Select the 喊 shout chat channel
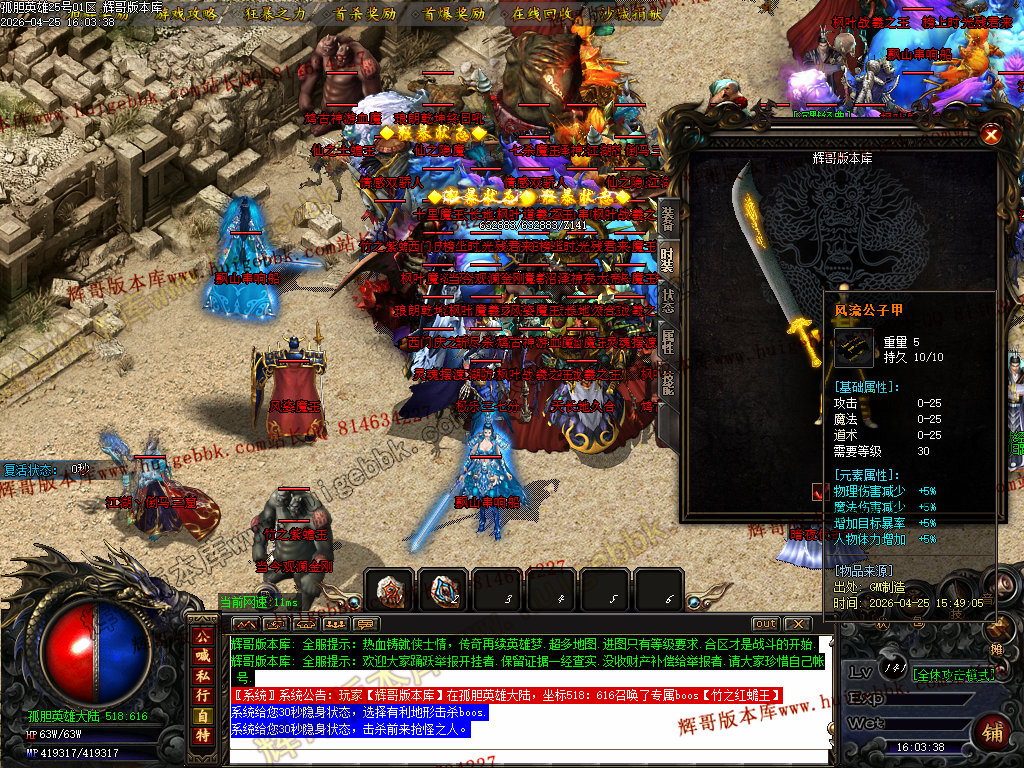The width and height of the screenshot is (1024, 768). [x=202, y=656]
